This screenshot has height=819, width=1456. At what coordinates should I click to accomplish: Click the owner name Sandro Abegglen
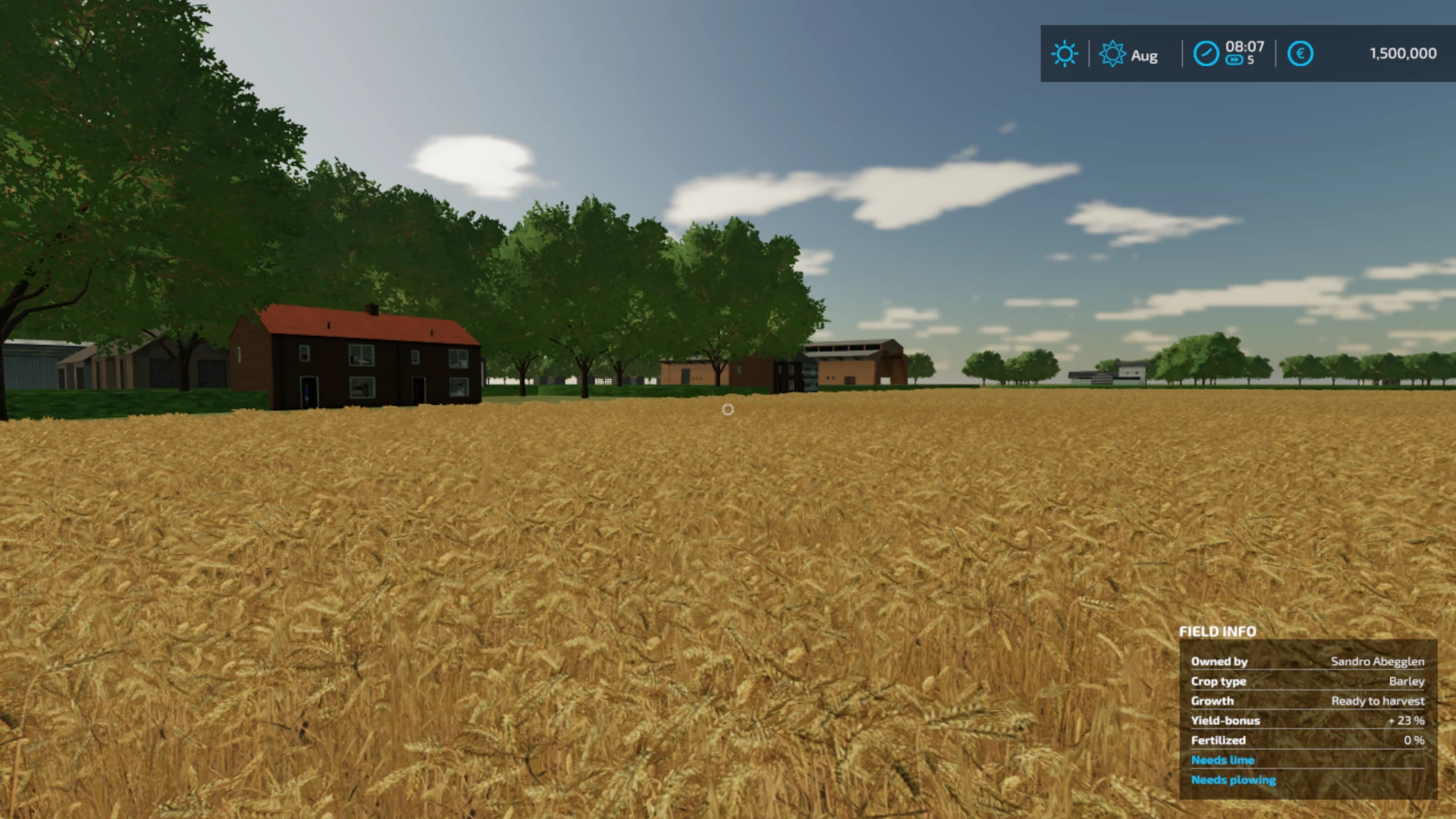tap(1379, 661)
